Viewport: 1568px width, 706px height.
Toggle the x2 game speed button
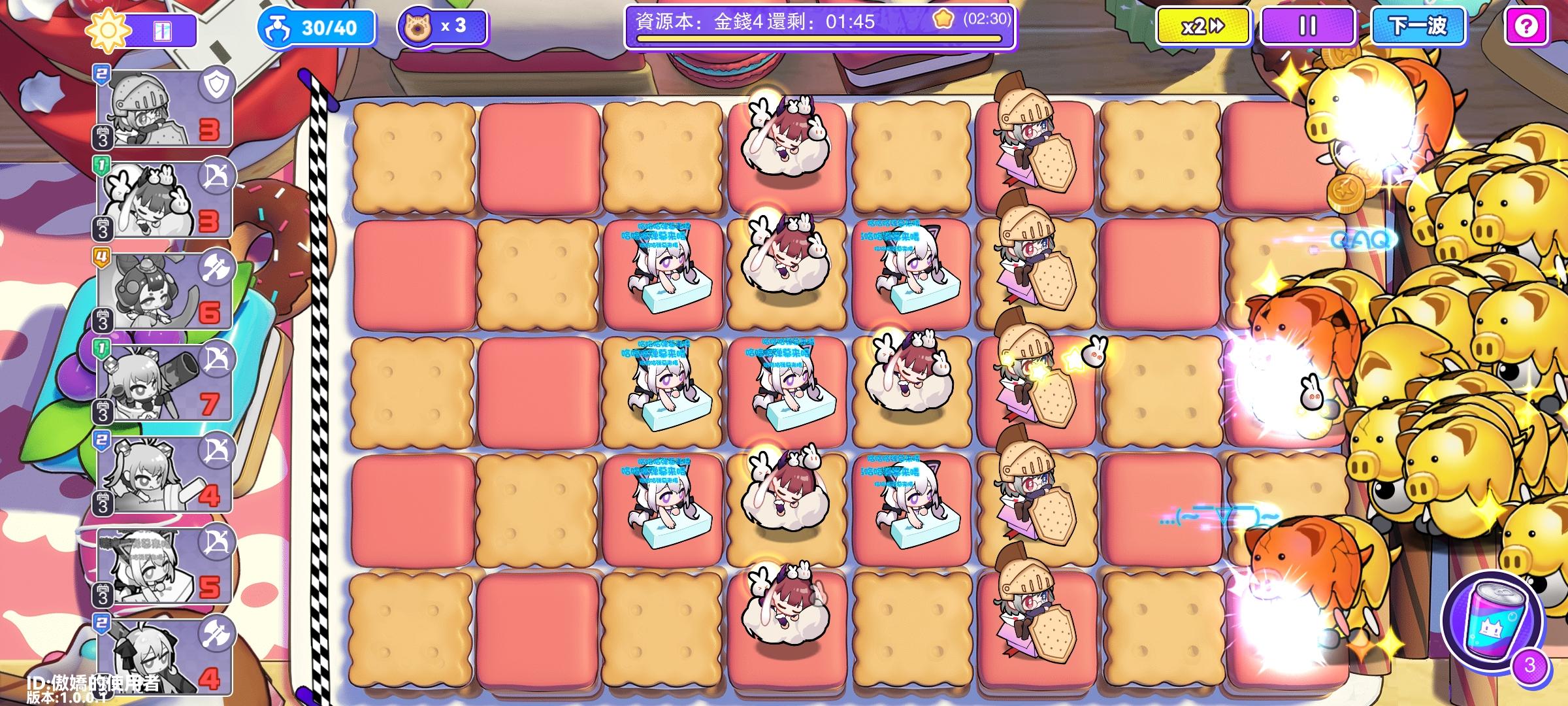(1202, 27)
